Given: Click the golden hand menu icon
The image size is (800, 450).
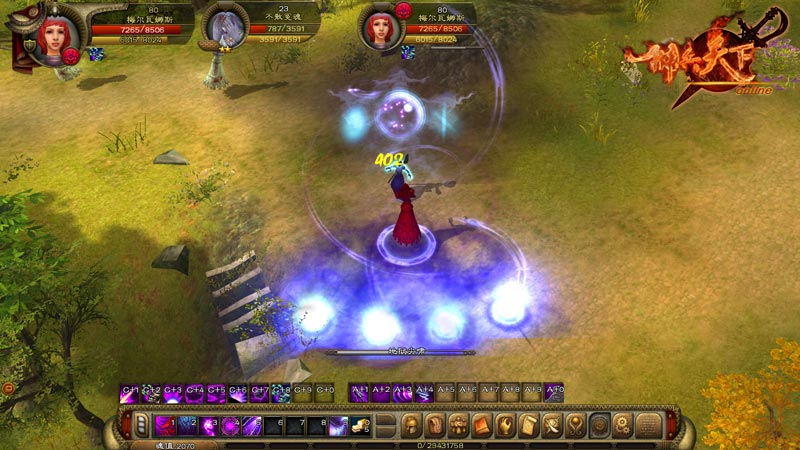Looking at the screenshot, I should tap(505, 426).
